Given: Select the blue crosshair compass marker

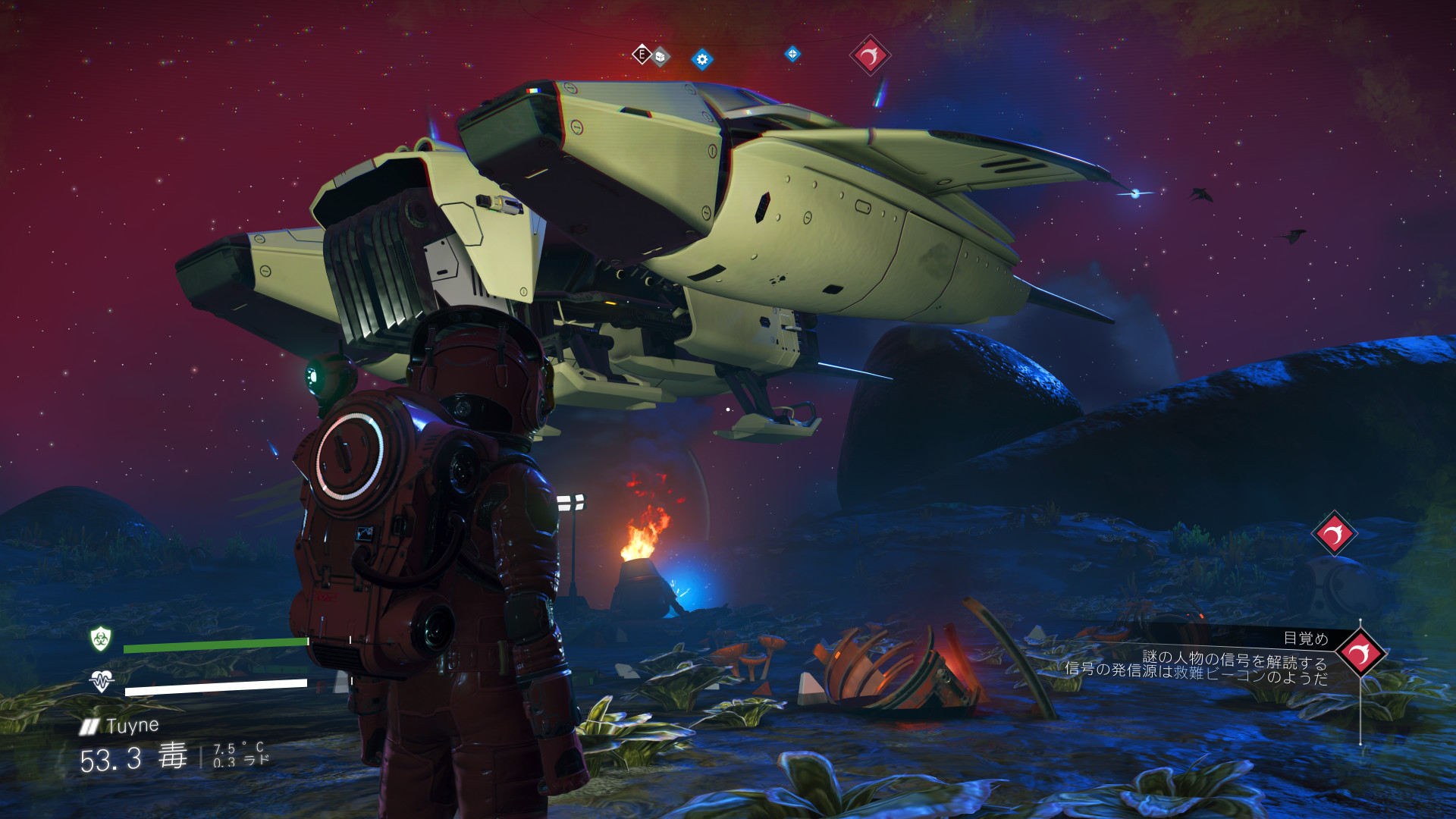Looking at the screenshot, I should coord(792,54).
